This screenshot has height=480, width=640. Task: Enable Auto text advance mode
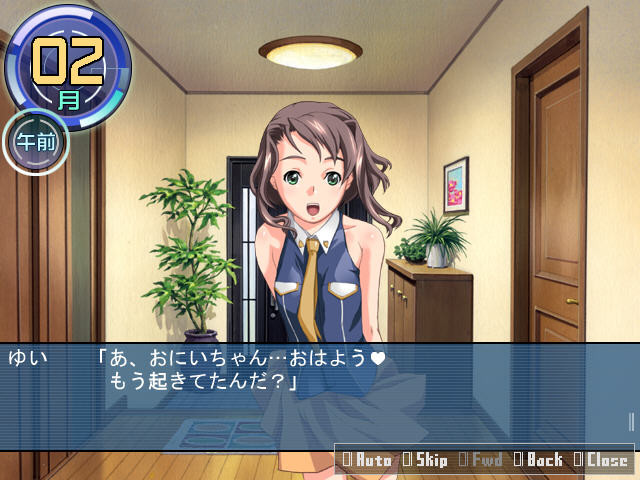[x=367, y=460]
